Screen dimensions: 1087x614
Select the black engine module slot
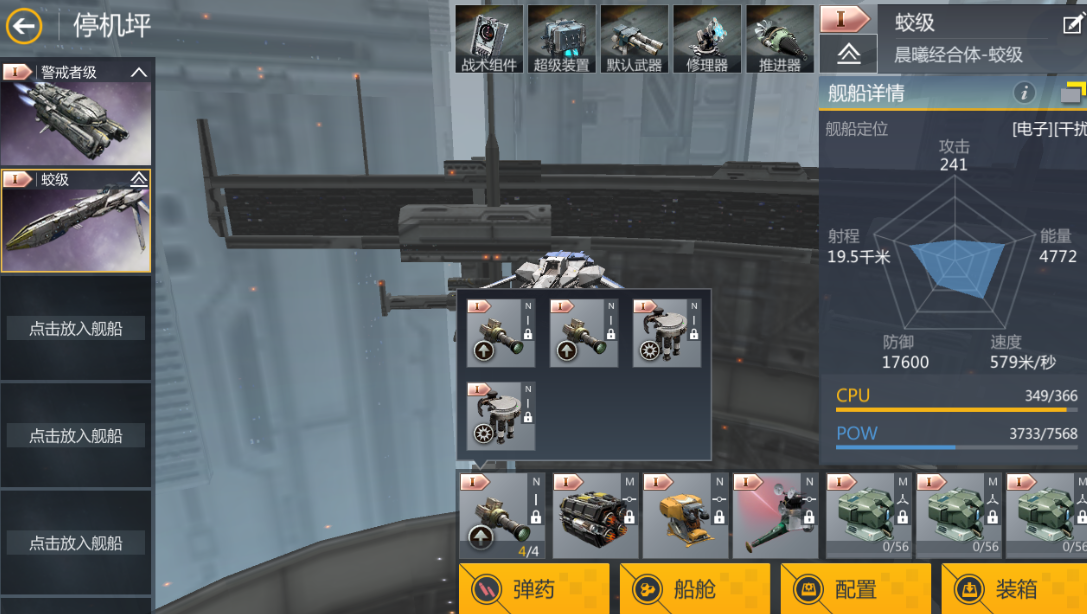click(595, 515)
